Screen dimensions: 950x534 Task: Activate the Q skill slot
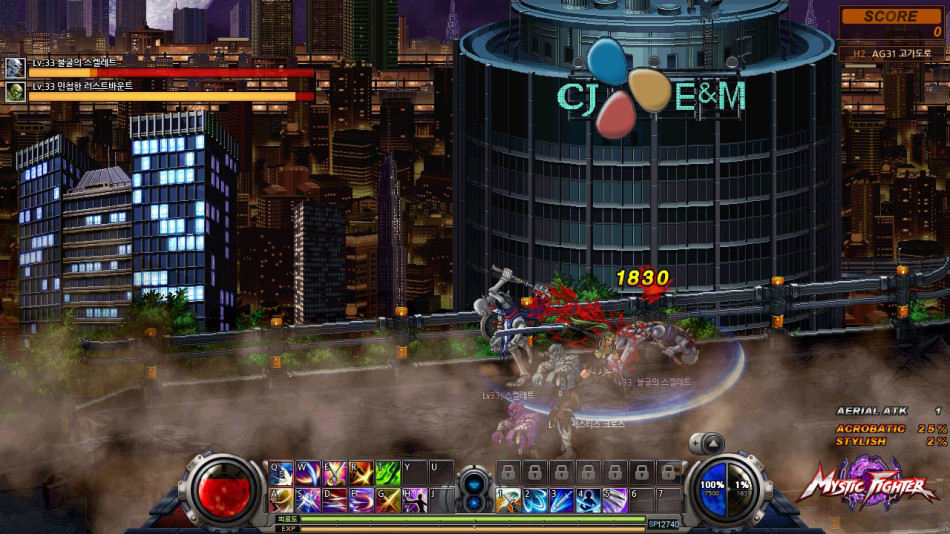(281, 472)
